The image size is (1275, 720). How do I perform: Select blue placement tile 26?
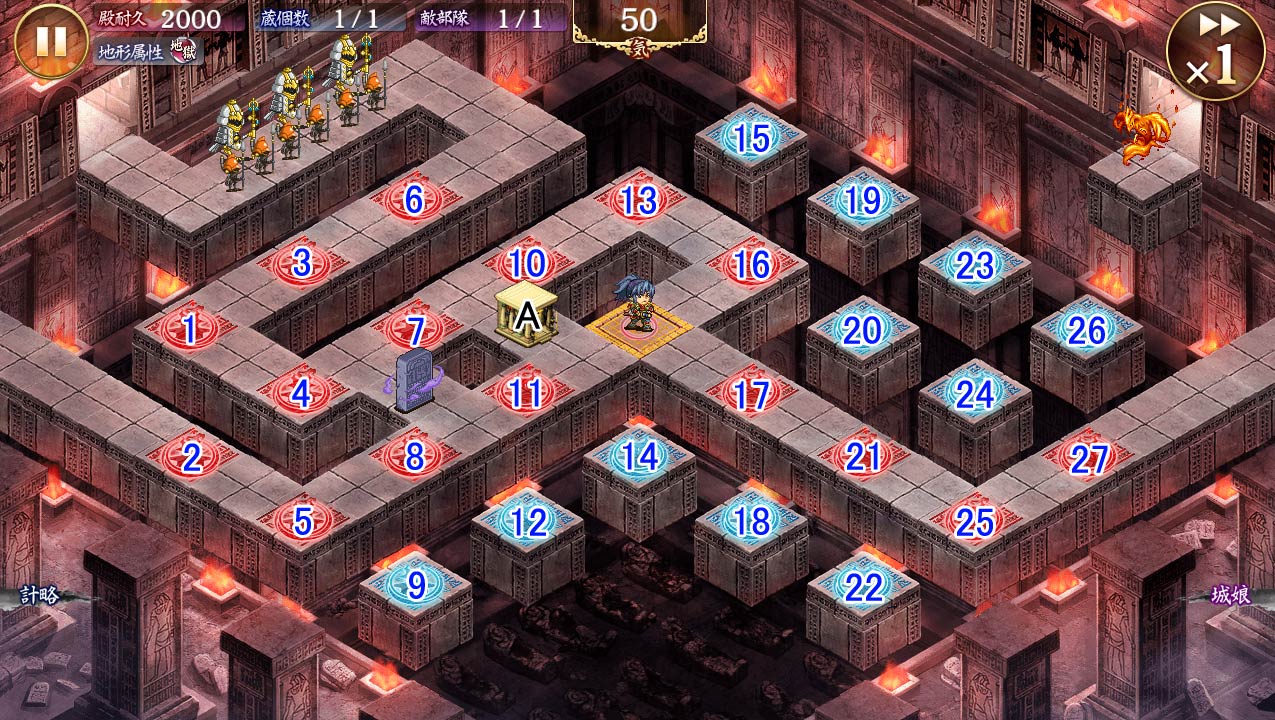(x=1087, y=330)
